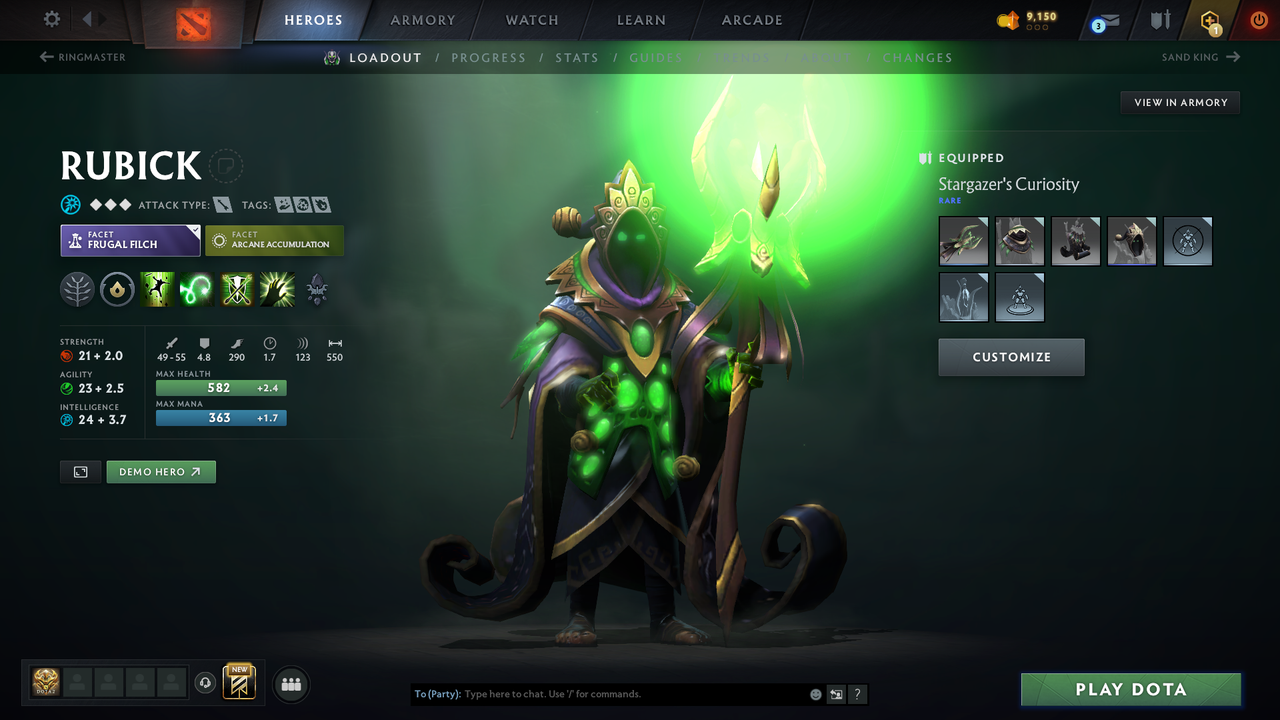Select the Telekinesis ability icon

(x=158, y=290)
